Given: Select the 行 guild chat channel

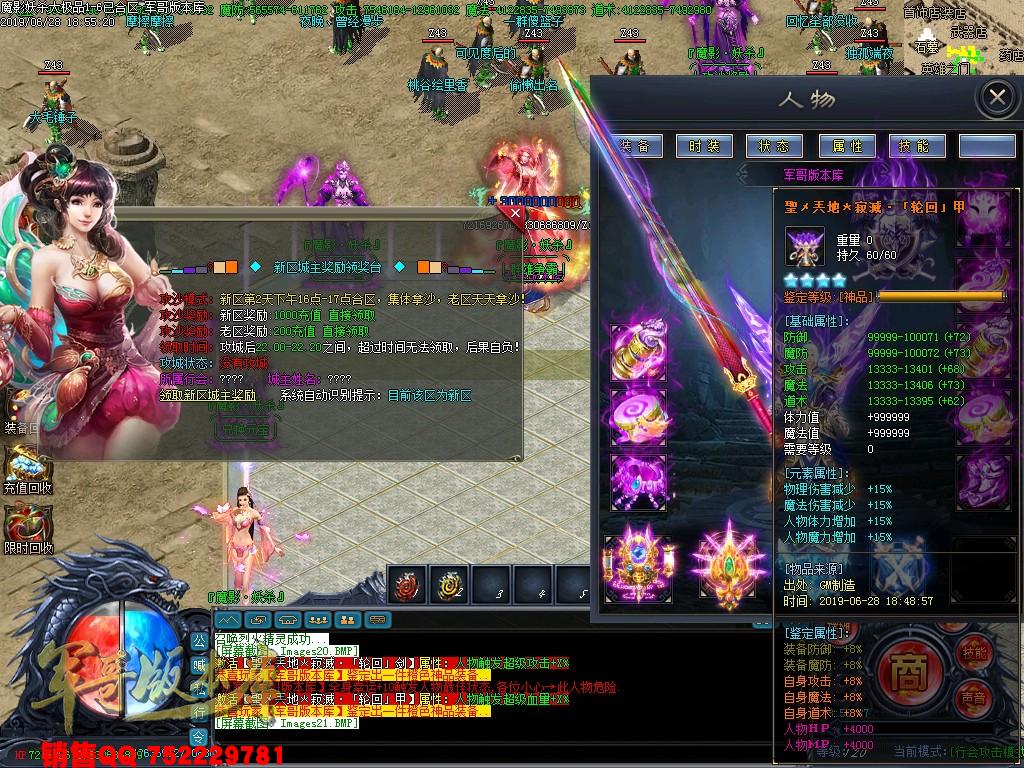Looking at the screenshot, I should (198, 710).
